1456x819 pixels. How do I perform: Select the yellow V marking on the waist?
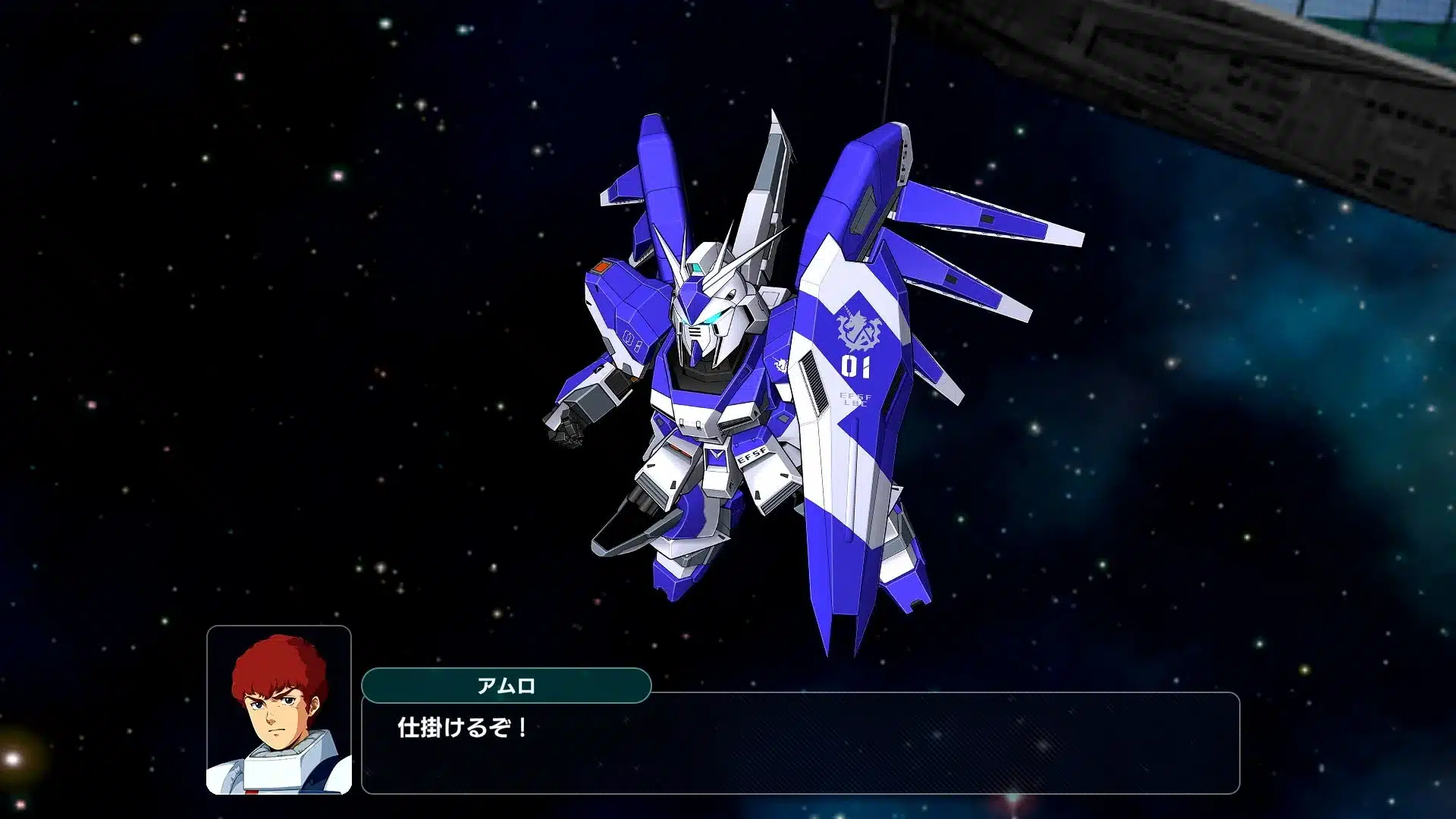coord(714,453)
